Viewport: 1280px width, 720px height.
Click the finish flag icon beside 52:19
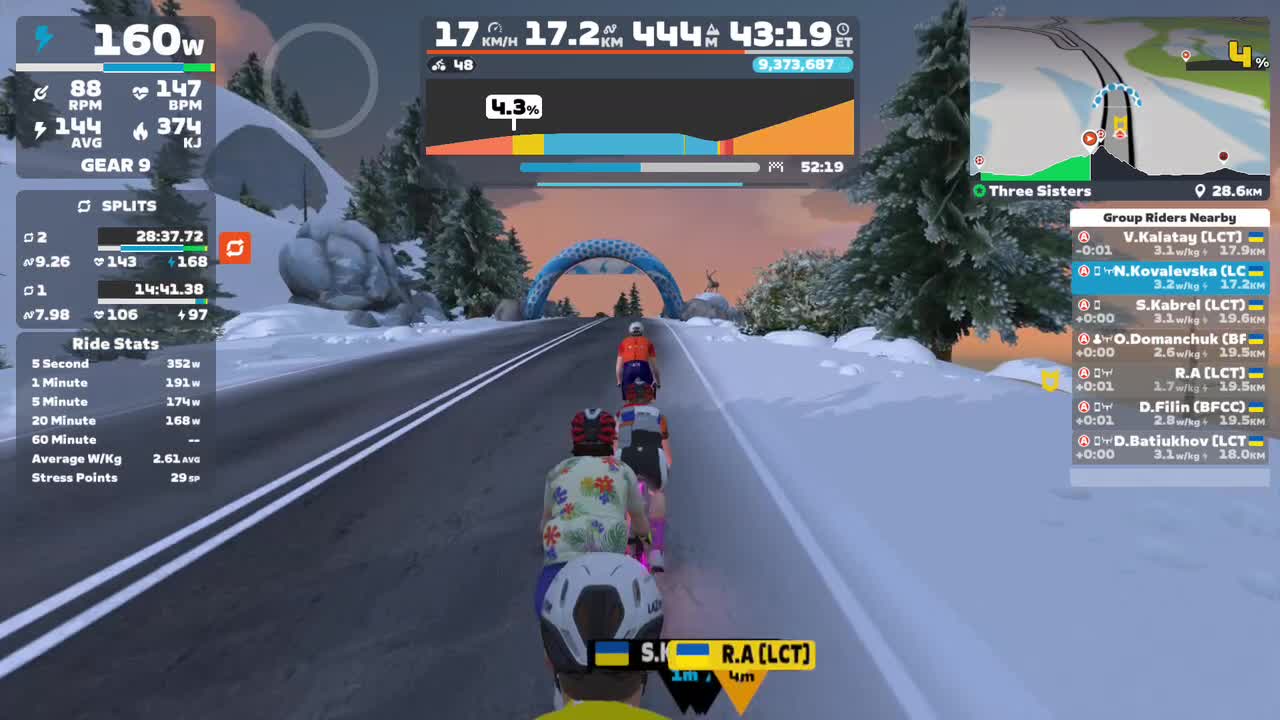pos(776,167)
